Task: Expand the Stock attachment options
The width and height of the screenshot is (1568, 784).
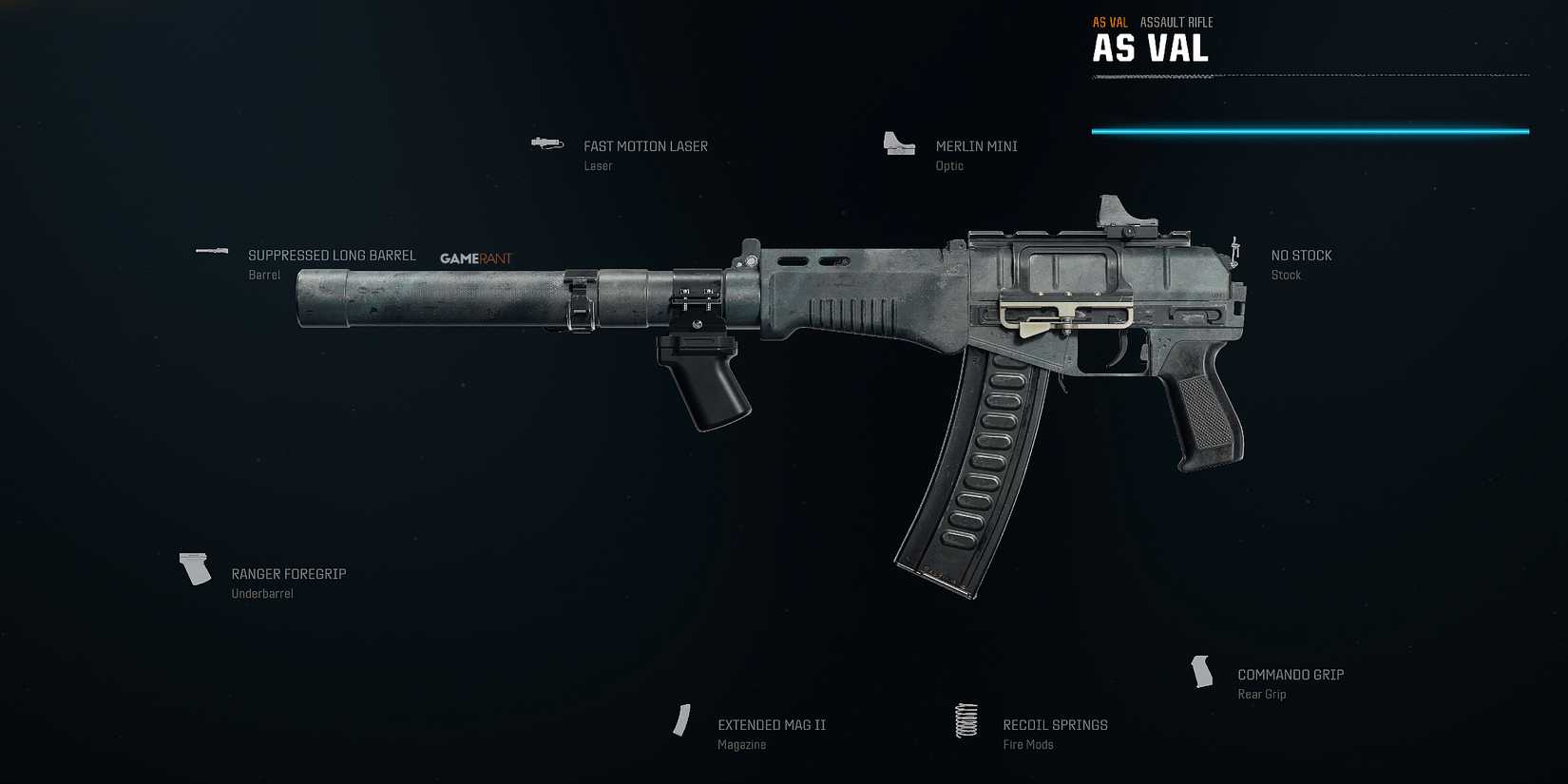Action: click(x=1286, y=275)
